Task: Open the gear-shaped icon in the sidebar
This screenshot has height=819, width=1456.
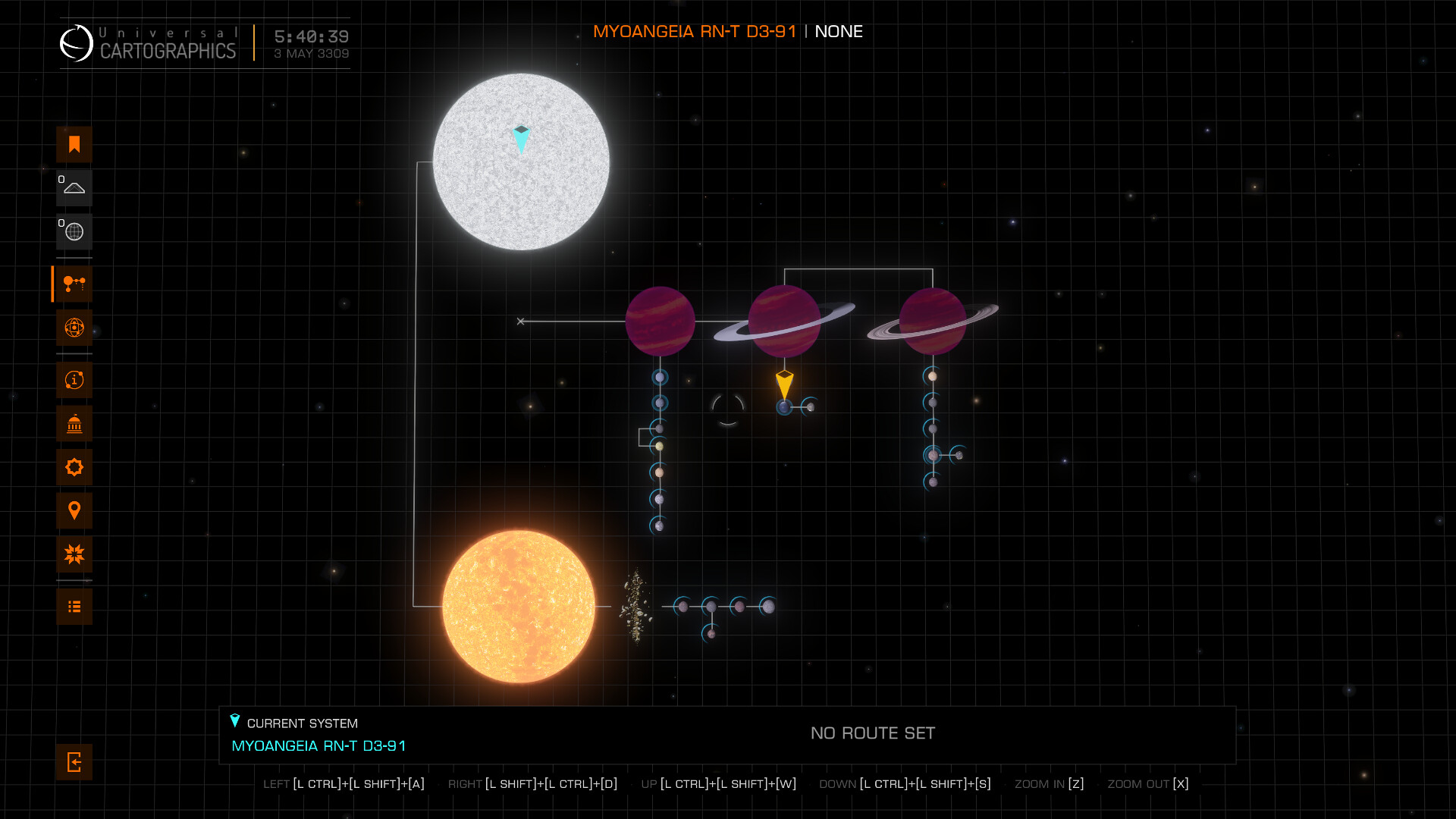Action: tap(74, 467)
